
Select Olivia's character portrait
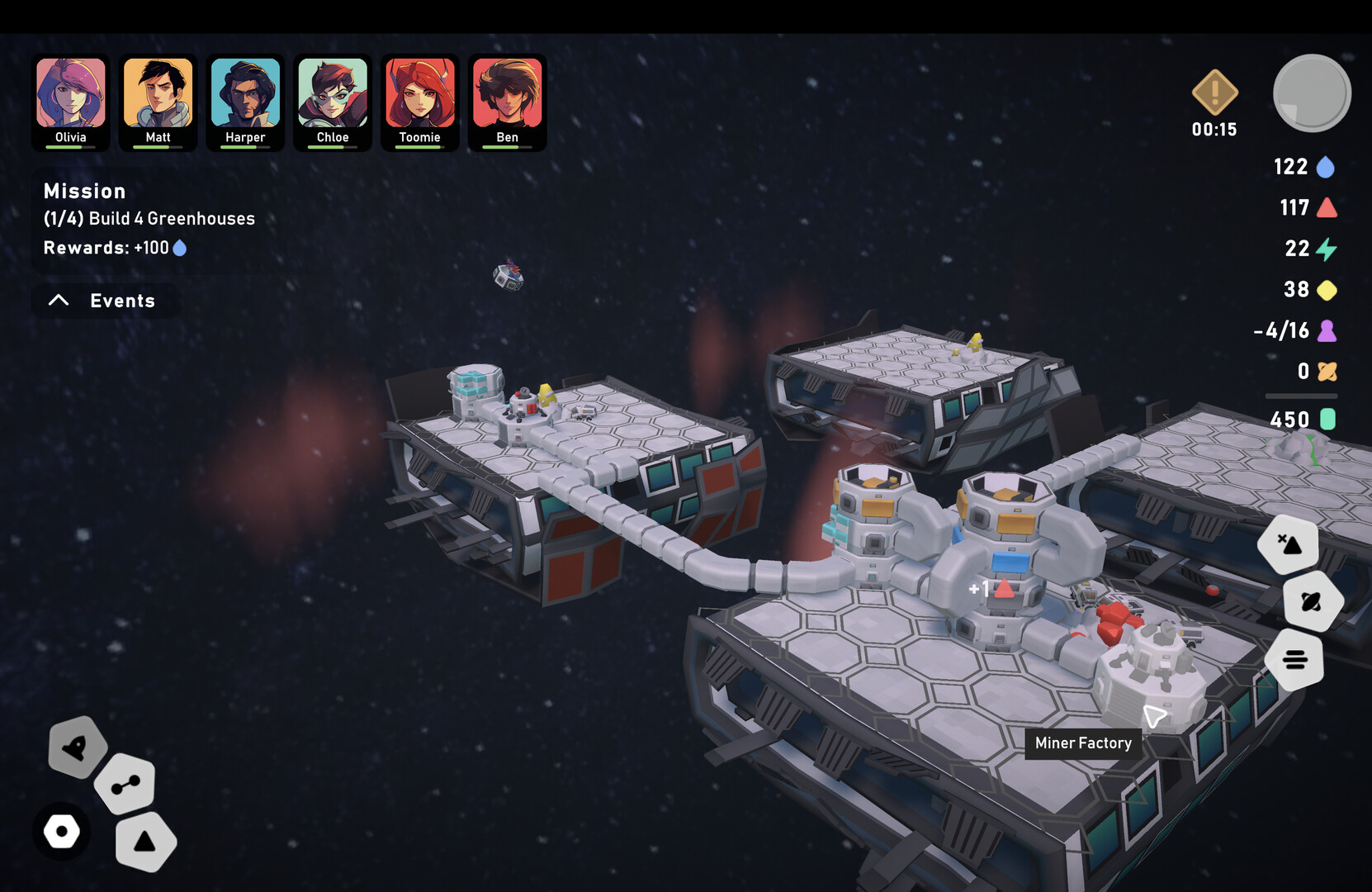(71, 102)
